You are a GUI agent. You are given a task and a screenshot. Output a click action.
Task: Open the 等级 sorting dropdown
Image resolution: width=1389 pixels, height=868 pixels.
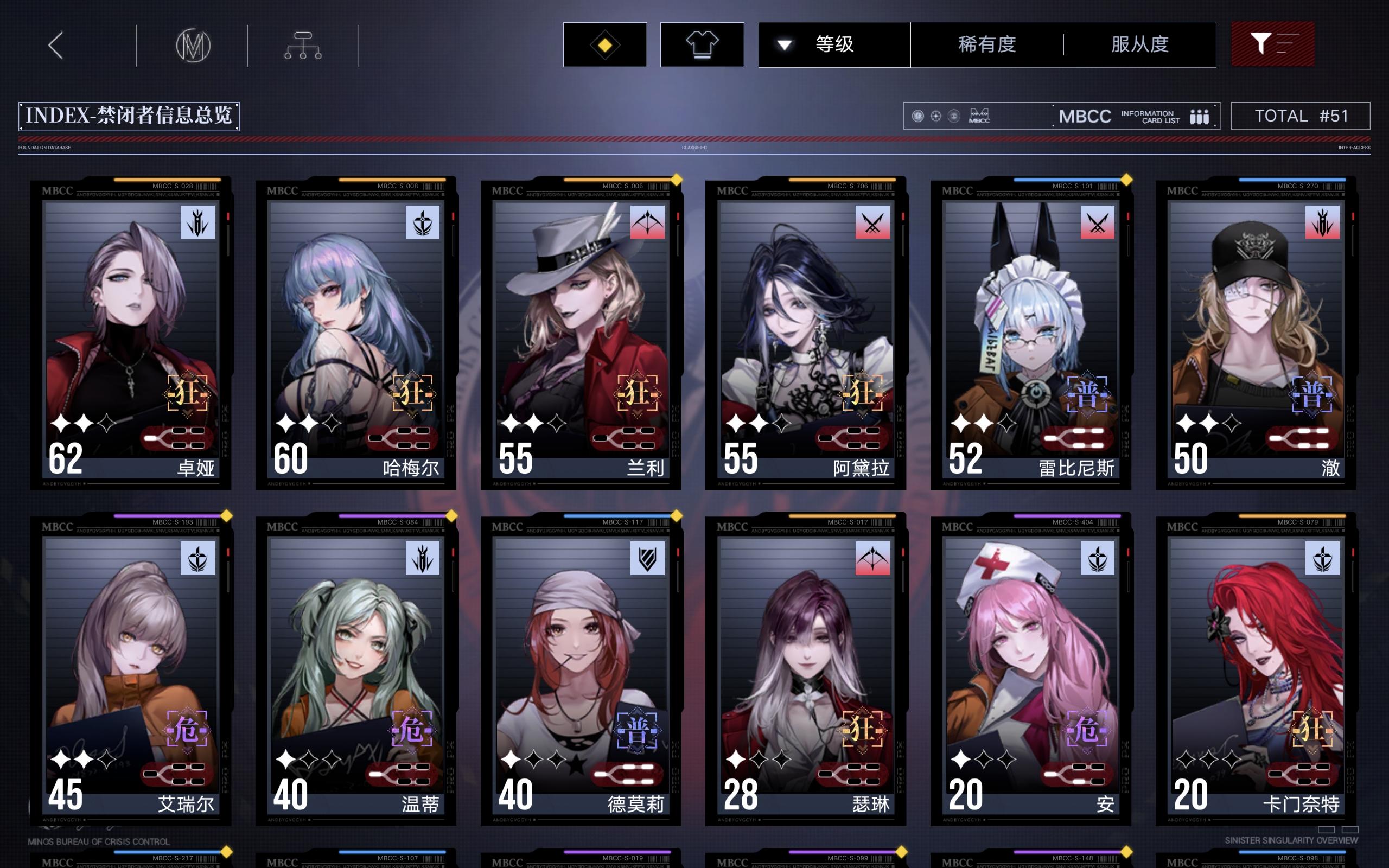(834, 44)
